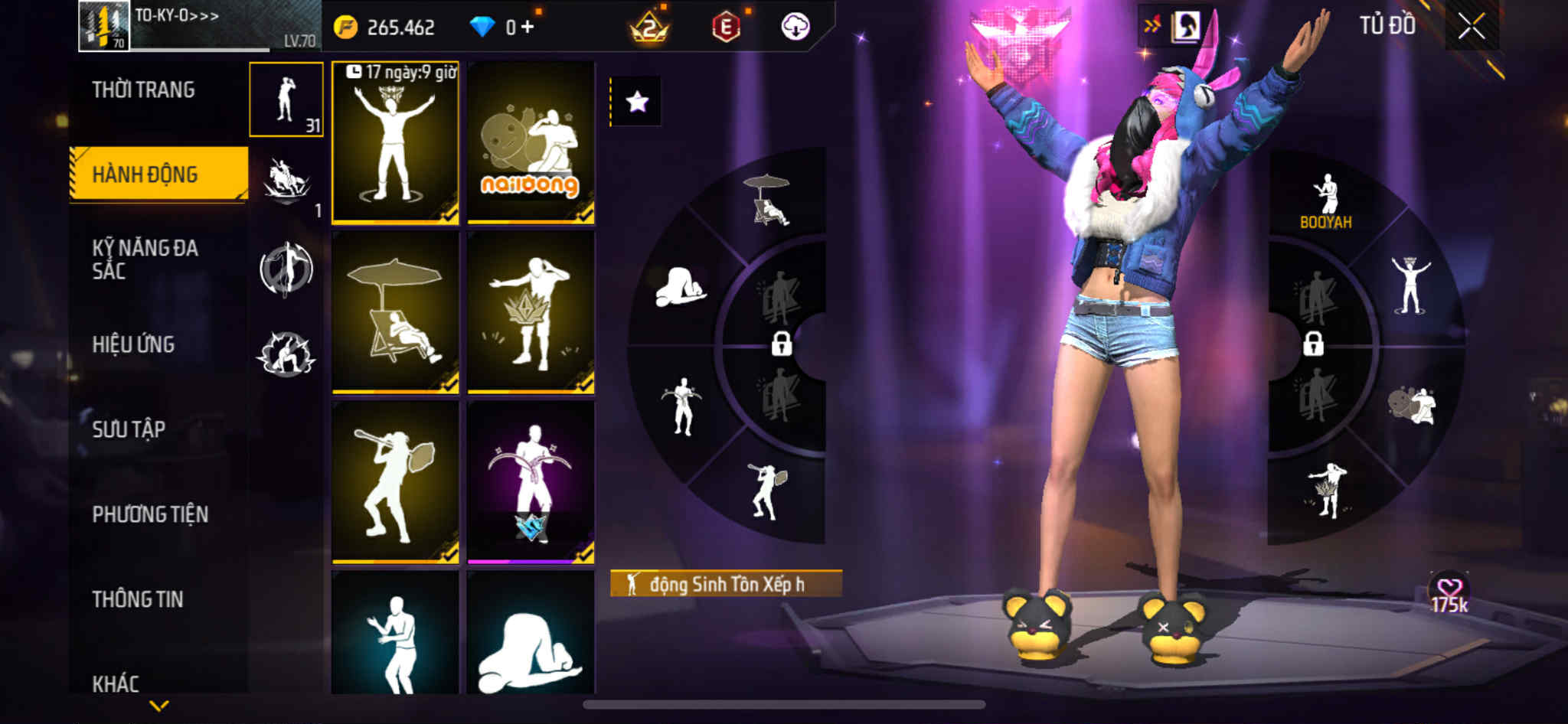Select the Nailoong emote tile
1568x724 pixels.
pos(531,143)
